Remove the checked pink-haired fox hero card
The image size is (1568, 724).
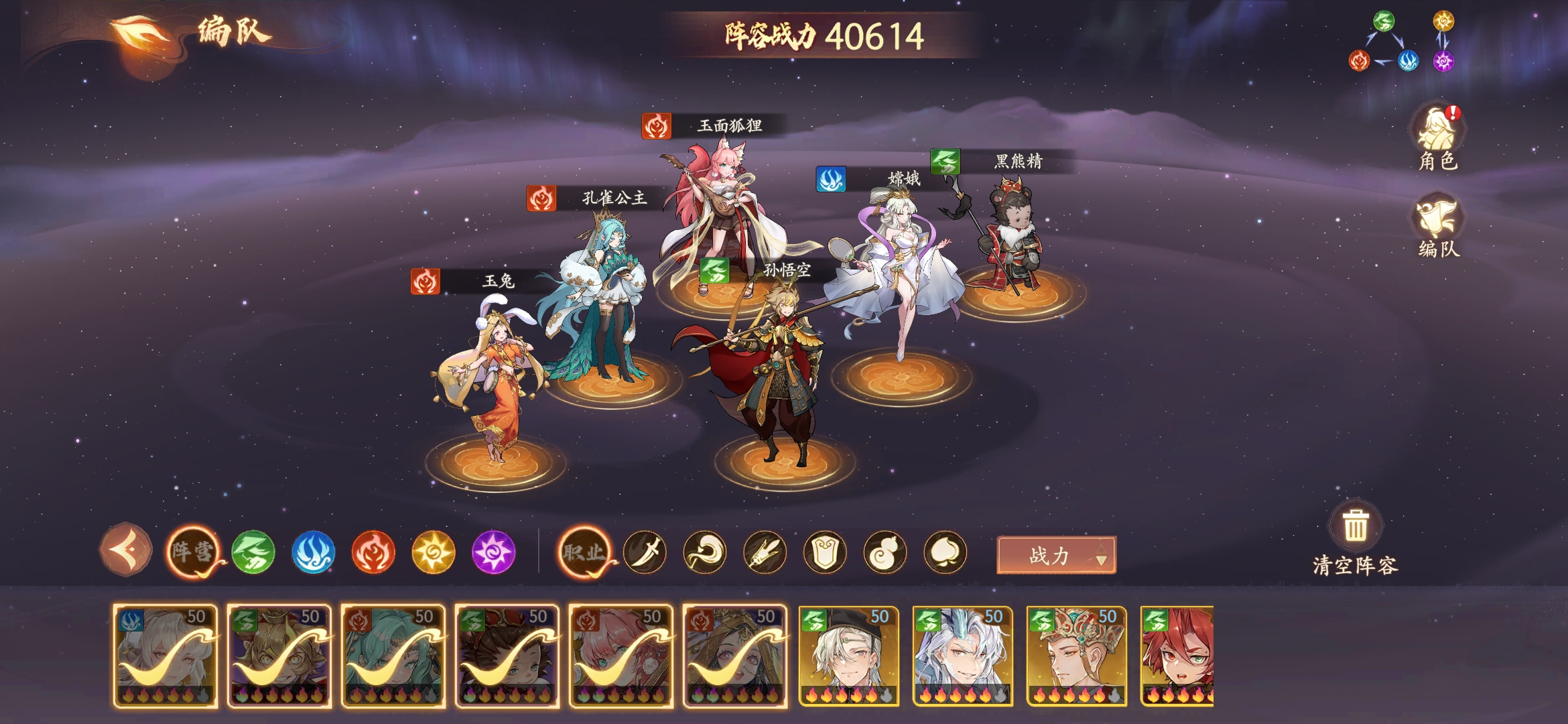click(620, 656)
